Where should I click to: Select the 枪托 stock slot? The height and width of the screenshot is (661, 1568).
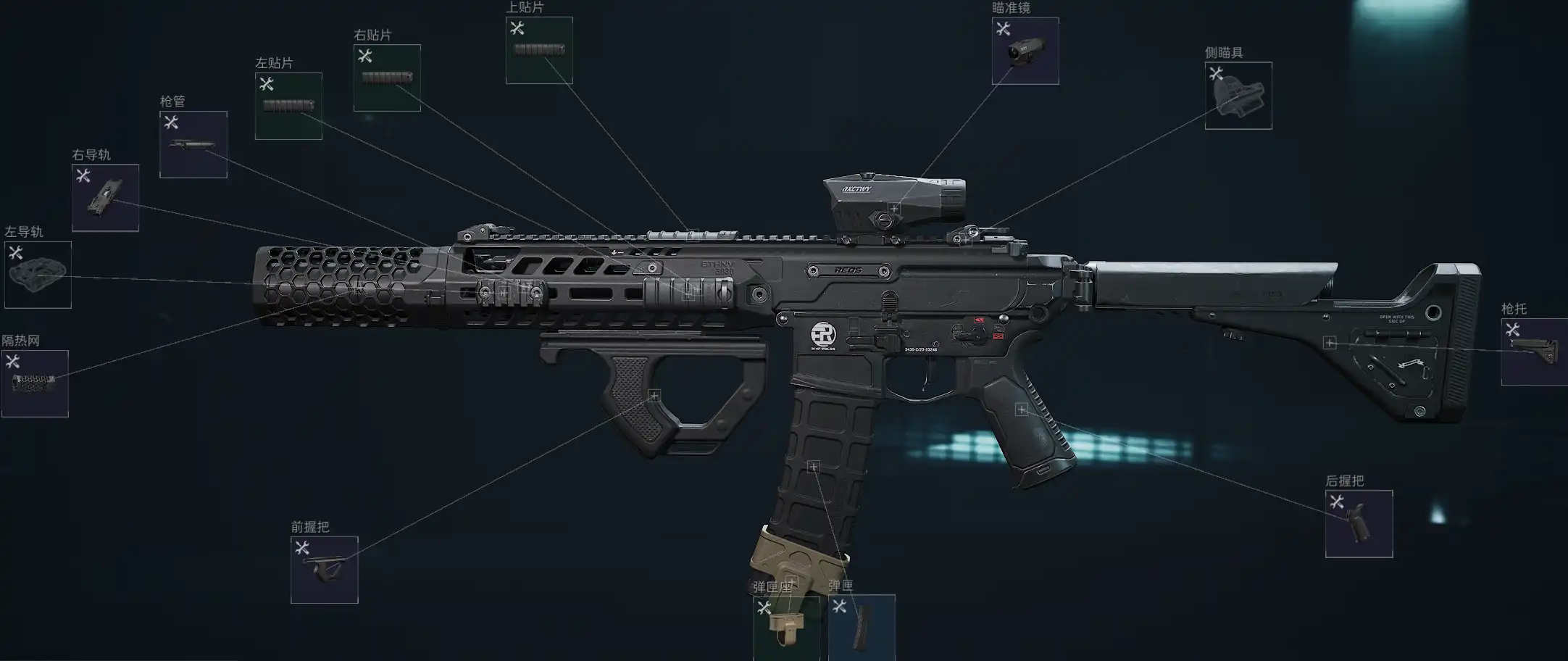[1534, 352]
